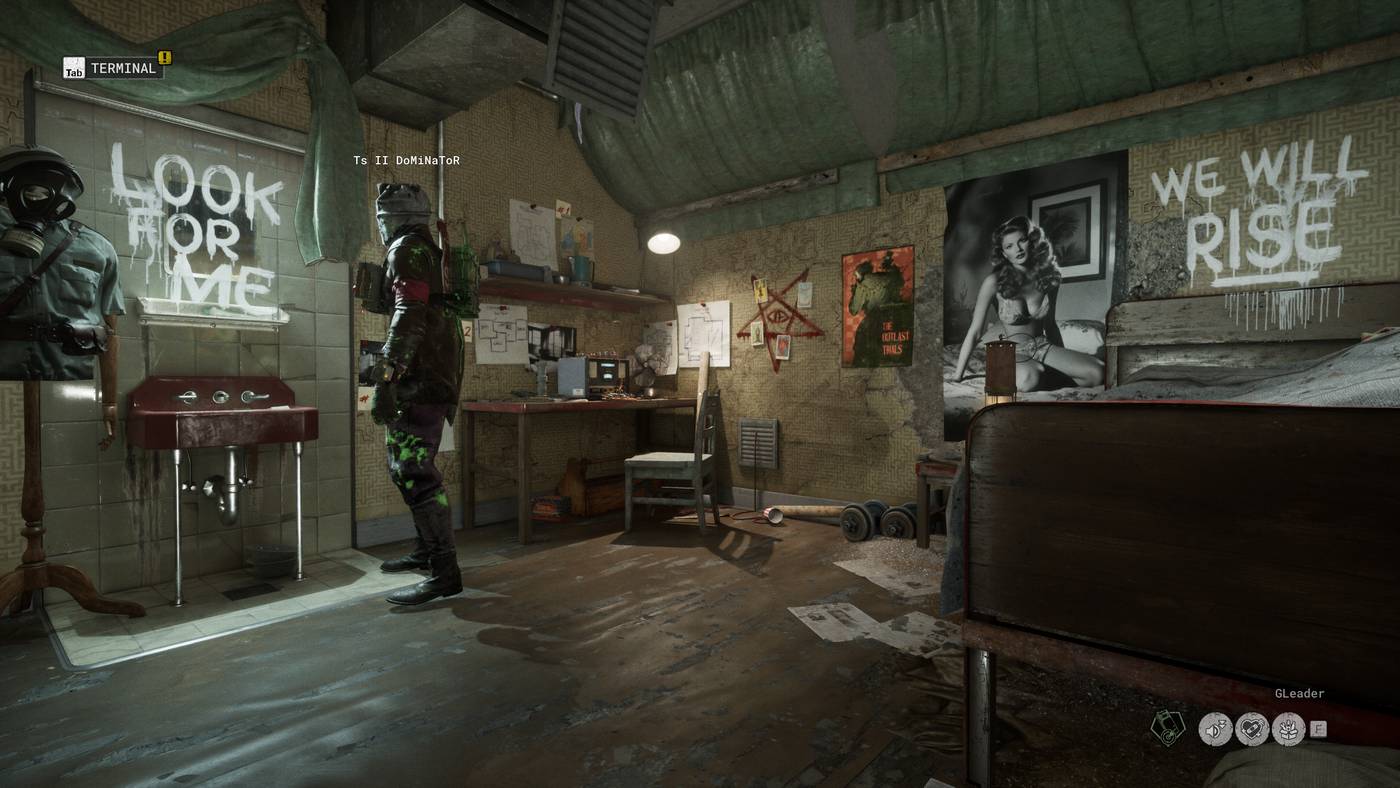Viewport: 1400px width, 788px height.
Task: Choose the bandaged heart amp icon
Action: click(1252, 729)
